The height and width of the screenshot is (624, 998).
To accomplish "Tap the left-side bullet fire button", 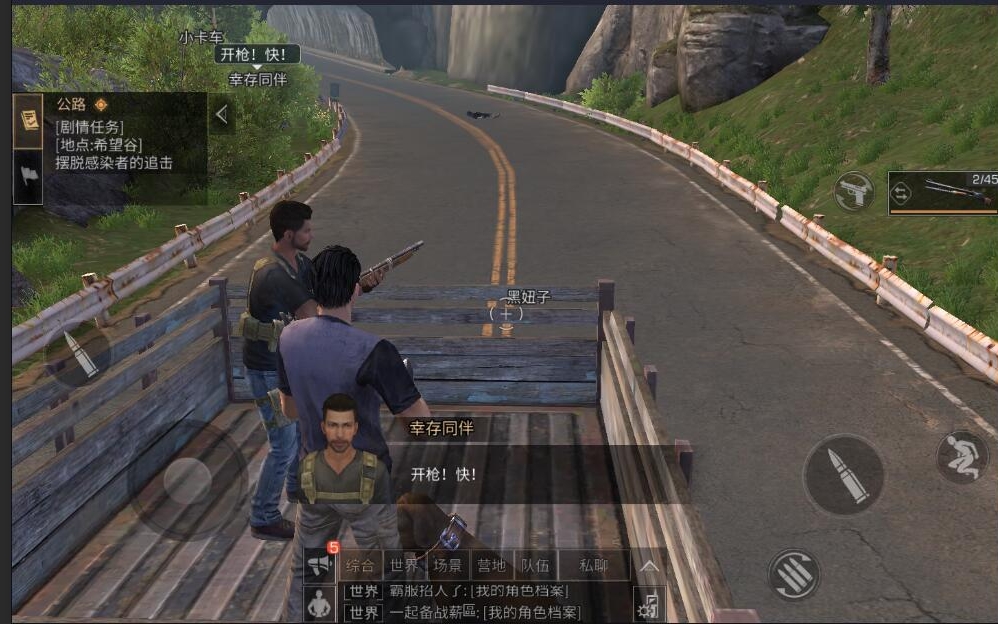I will coord(78,355).
